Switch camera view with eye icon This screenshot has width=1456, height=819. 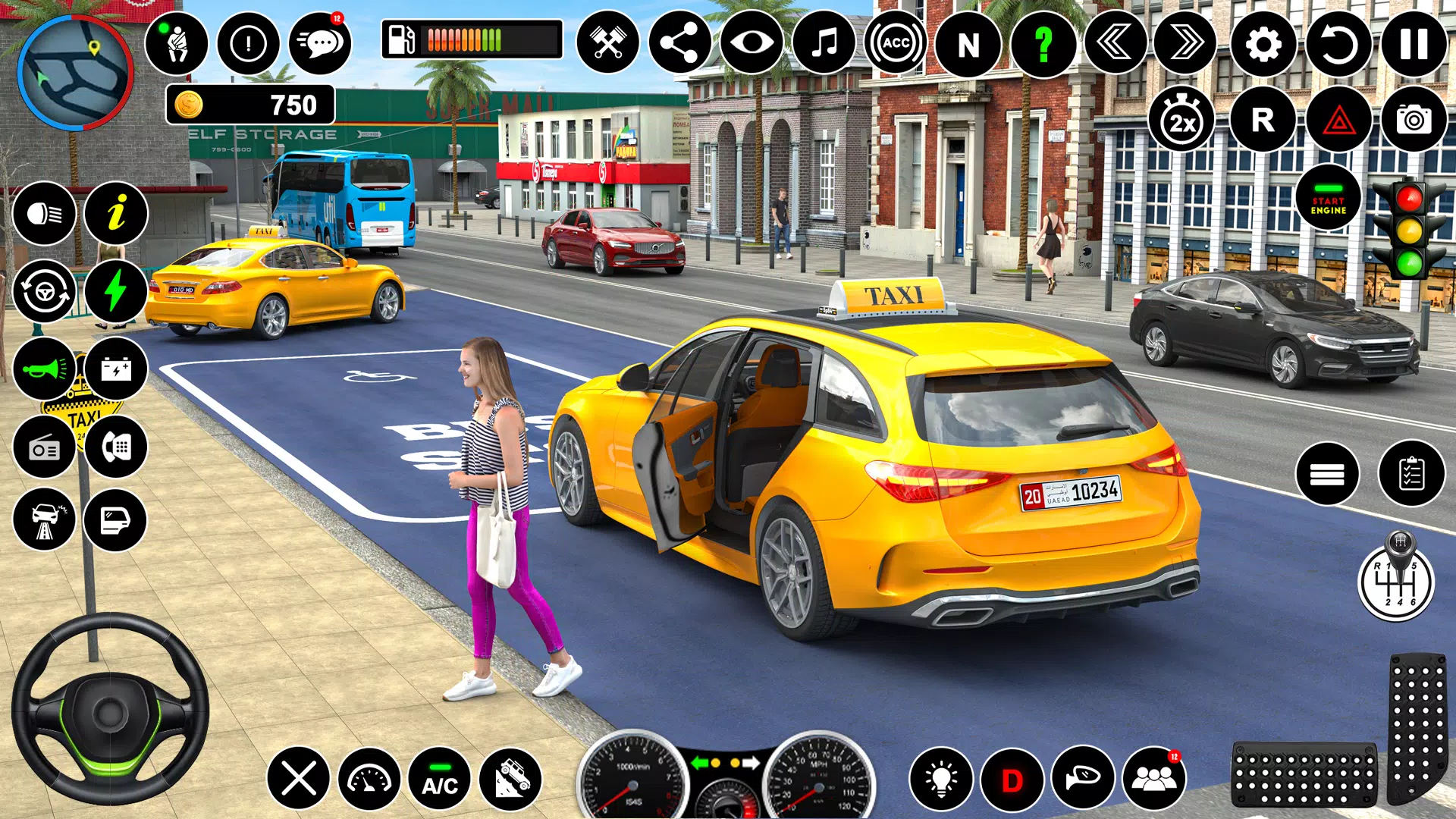pos(752,42)
